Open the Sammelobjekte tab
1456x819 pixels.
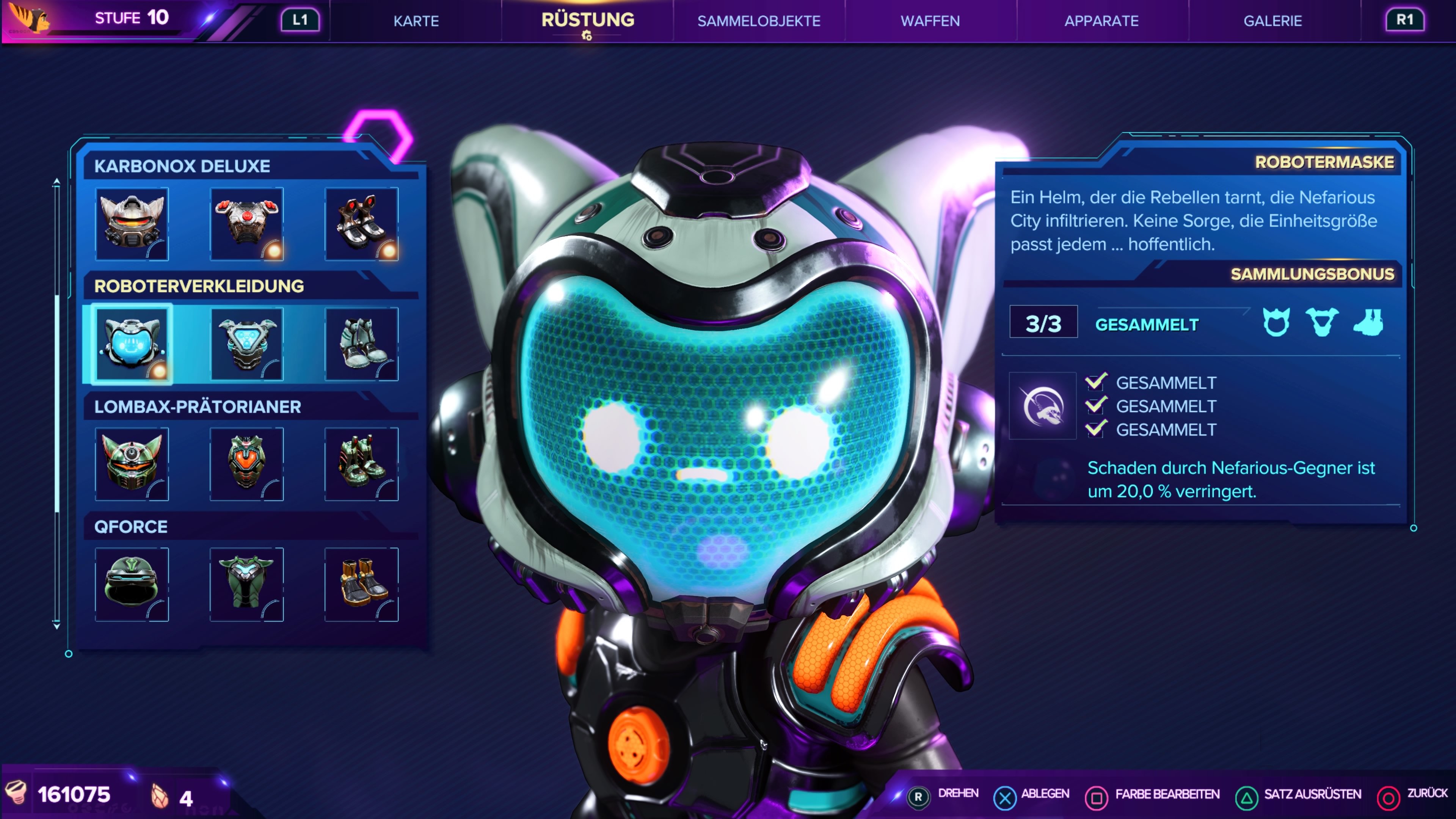click(759, 21)
